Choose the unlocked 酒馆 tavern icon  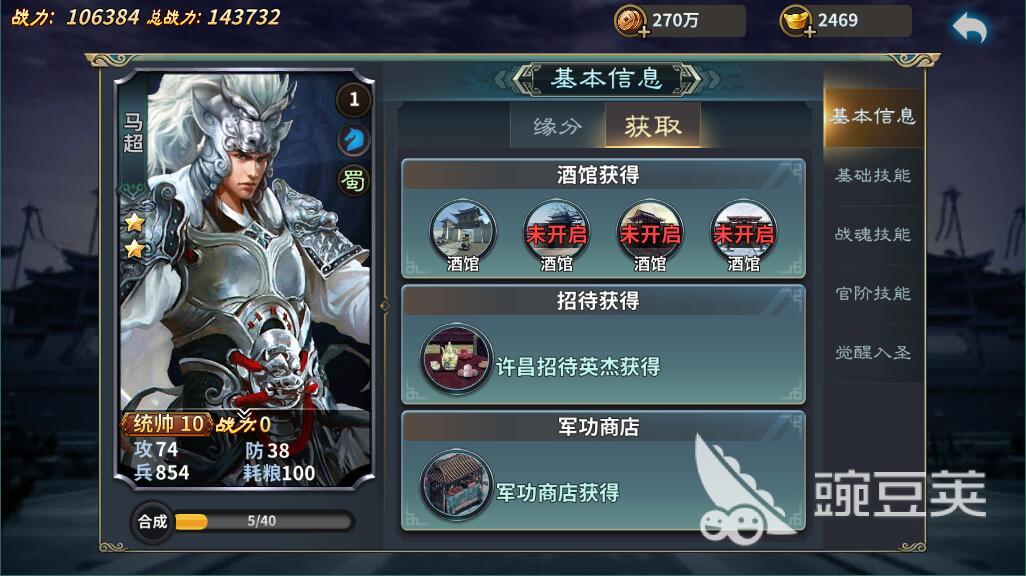[x=463, y=233]
